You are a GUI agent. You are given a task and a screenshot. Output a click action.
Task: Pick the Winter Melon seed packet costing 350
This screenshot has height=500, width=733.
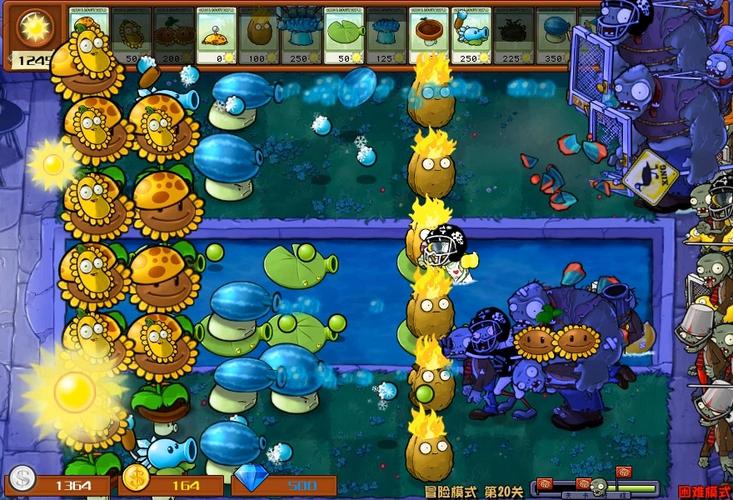[553, 37]
